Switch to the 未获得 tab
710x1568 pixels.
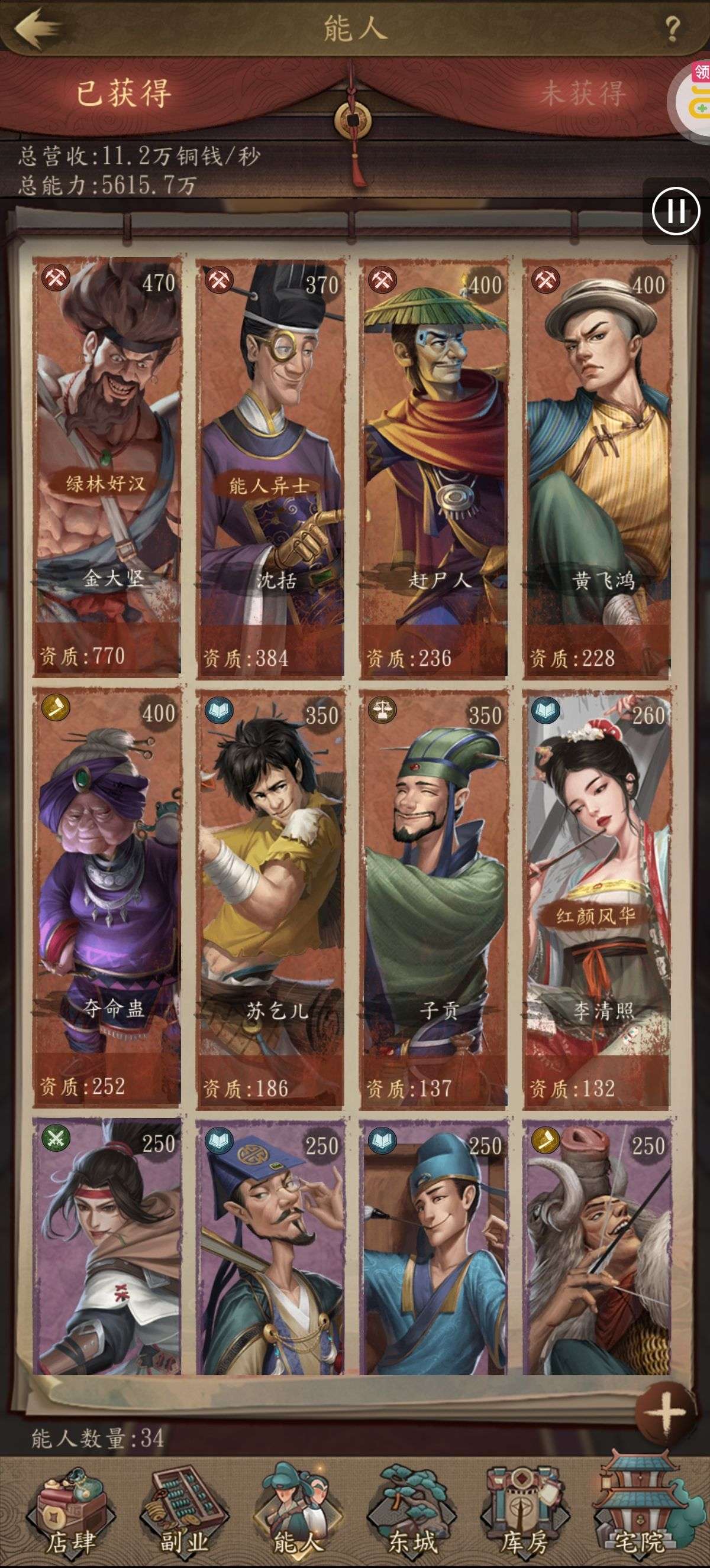point(582,94)
